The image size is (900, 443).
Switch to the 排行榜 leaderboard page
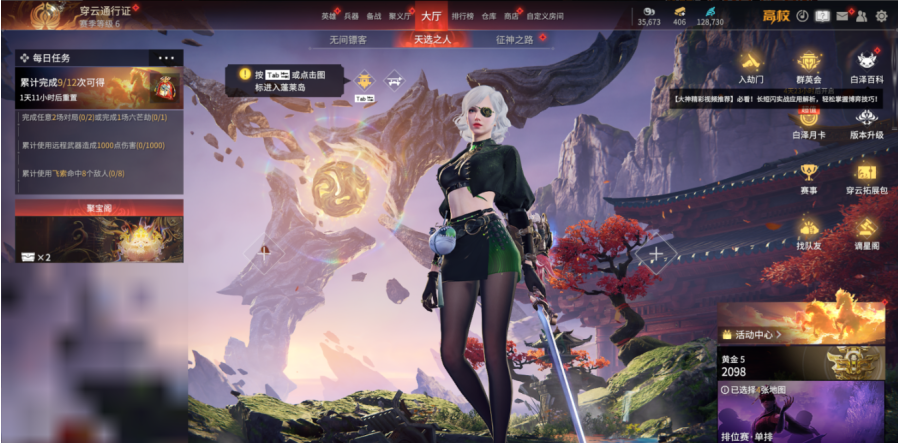click(462, 17)
